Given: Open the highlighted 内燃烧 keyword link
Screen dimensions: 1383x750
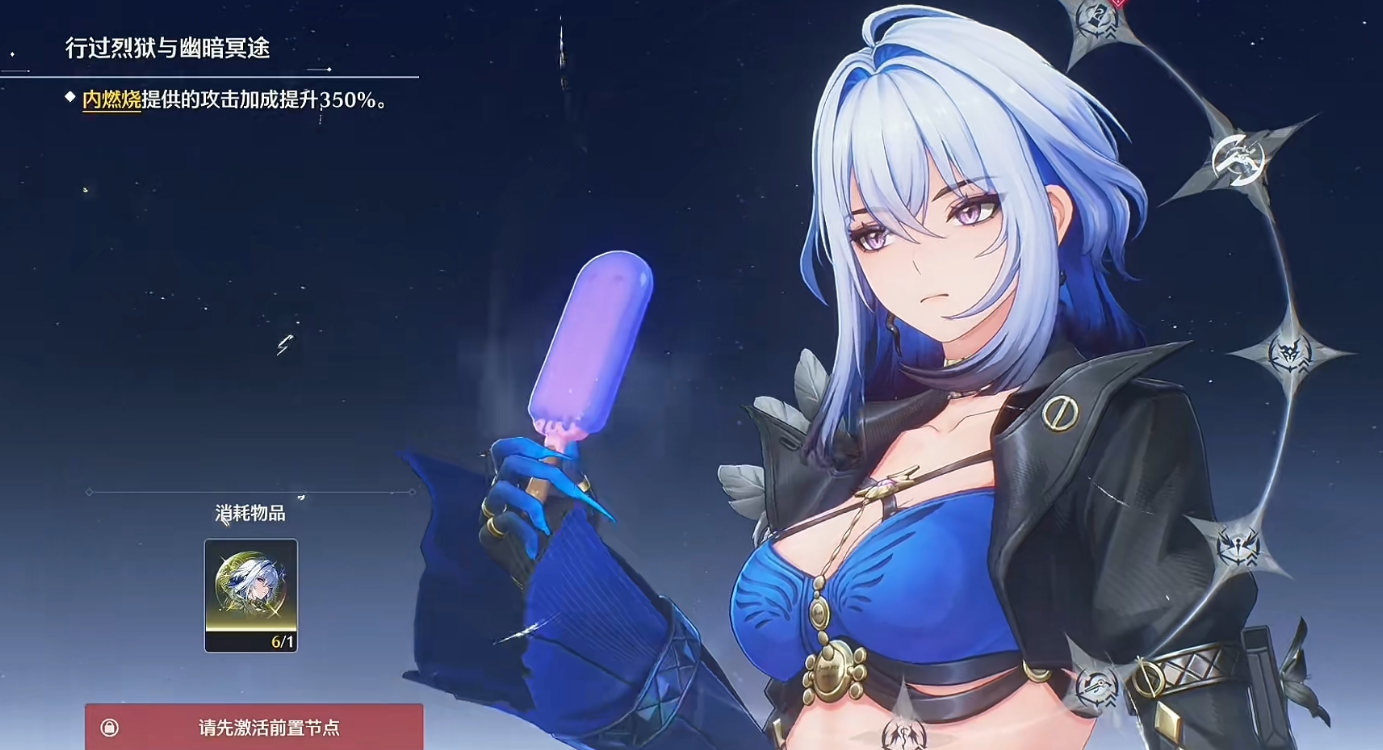Looking at the screenshot, I should 111,100.
